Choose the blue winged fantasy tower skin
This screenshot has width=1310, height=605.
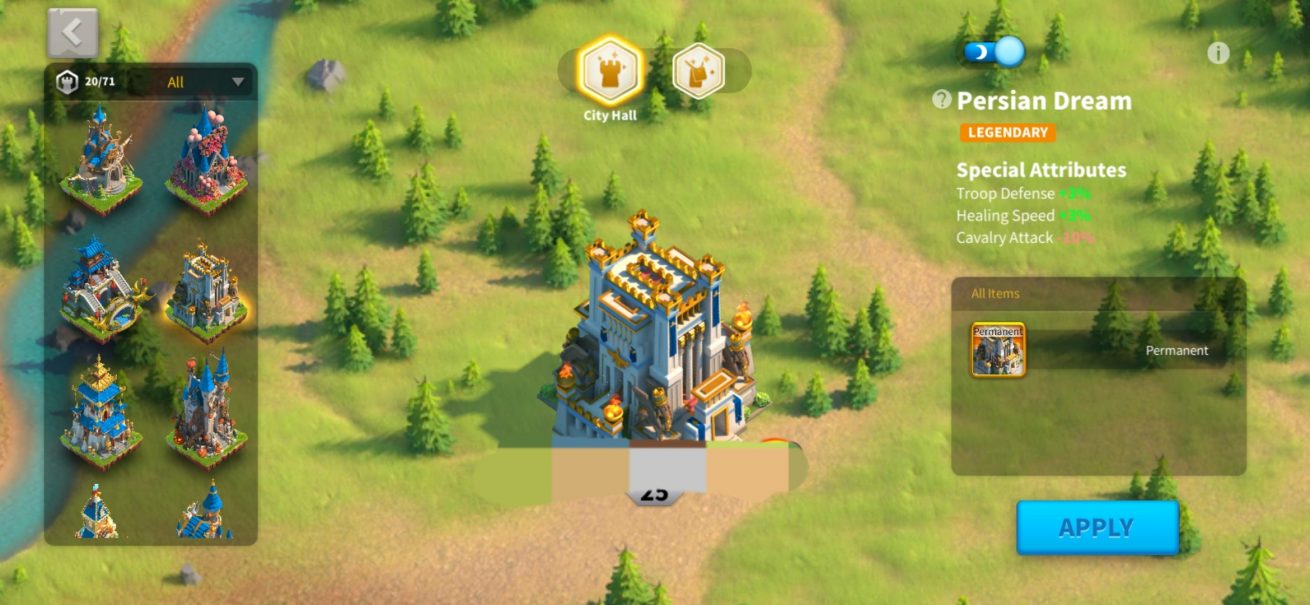[x=100, y=160]
